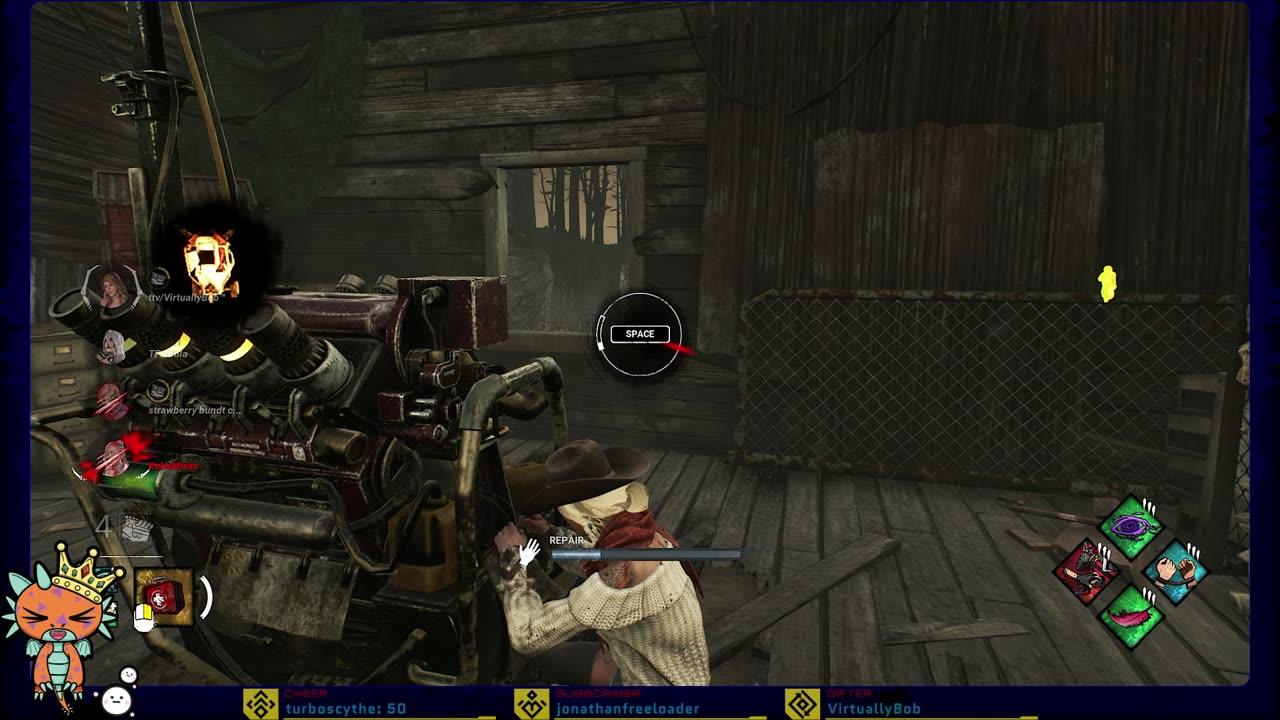
Task: Select strawberry bundt survivor portrait
Action: coord(111,402)
